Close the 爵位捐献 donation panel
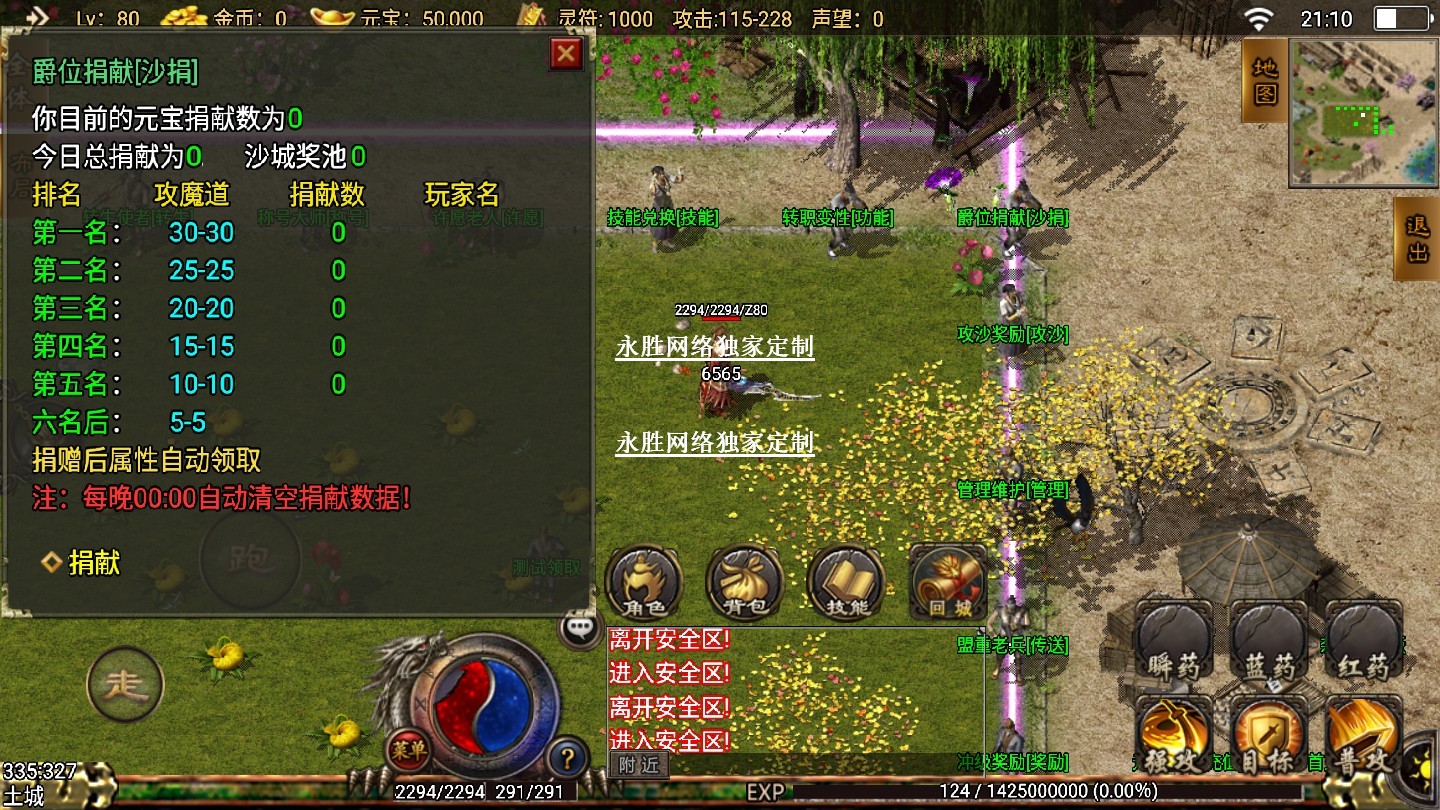Screen dimensions: 1440x810 tap(566, 53)
